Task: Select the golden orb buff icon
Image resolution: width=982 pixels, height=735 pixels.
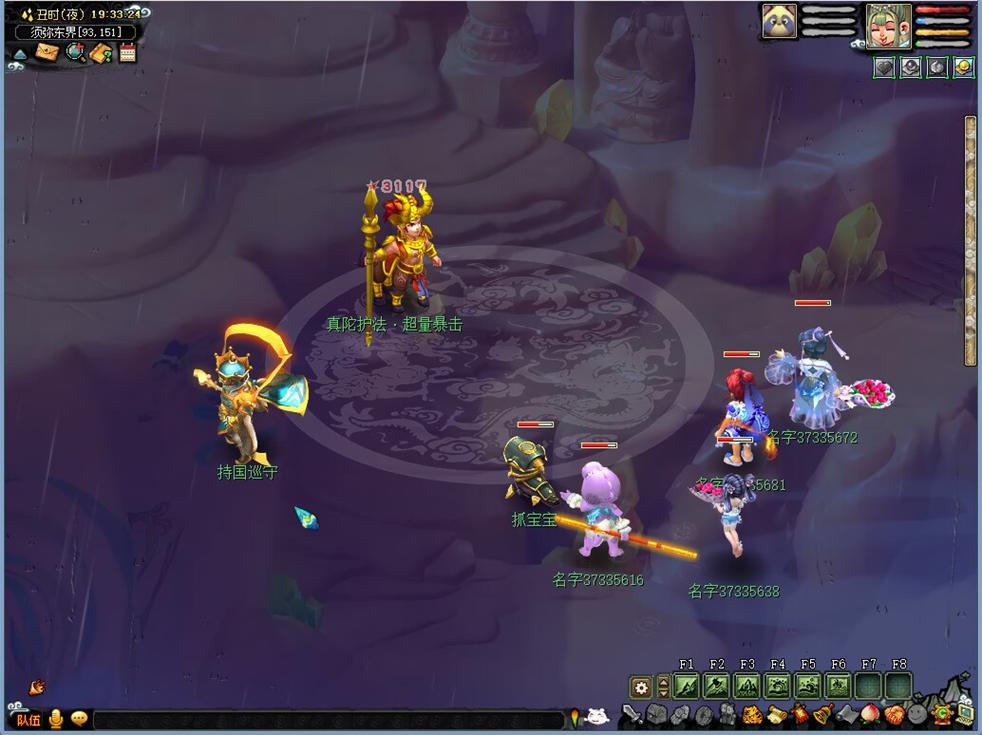Action: (x=963, y=67)
